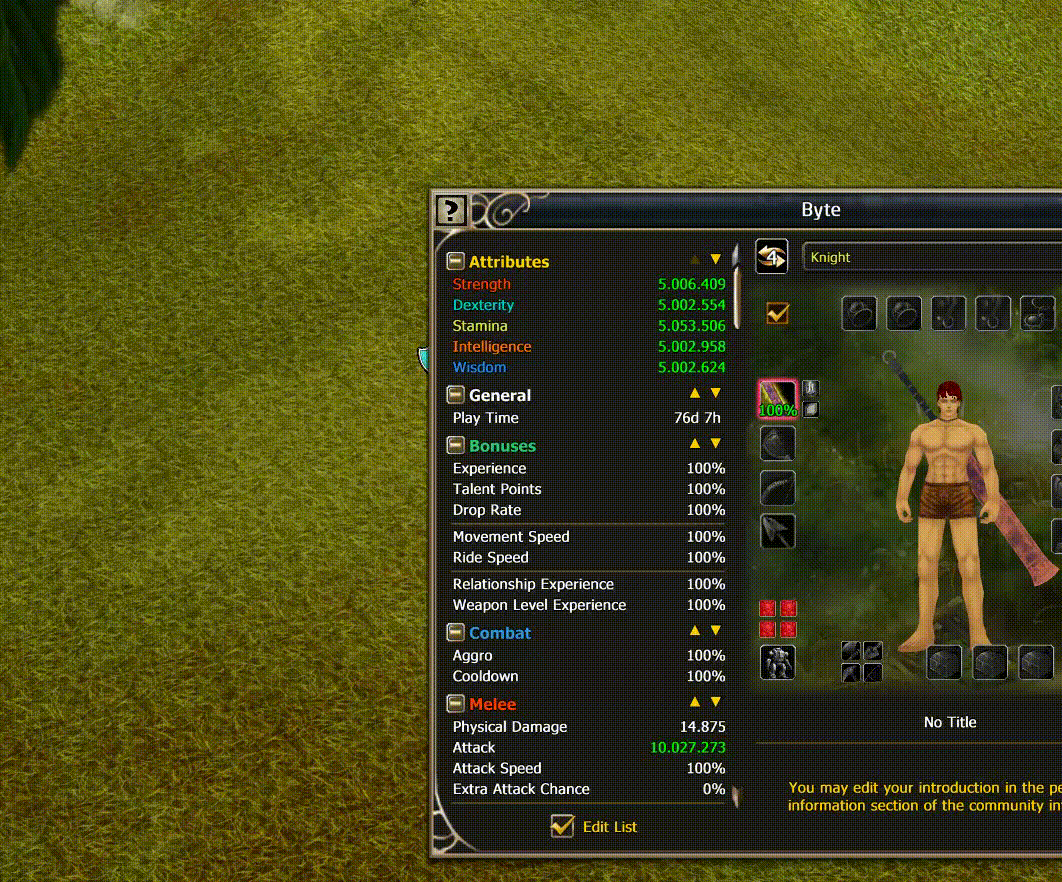Click the armored figure icon slot

(777, 662)
